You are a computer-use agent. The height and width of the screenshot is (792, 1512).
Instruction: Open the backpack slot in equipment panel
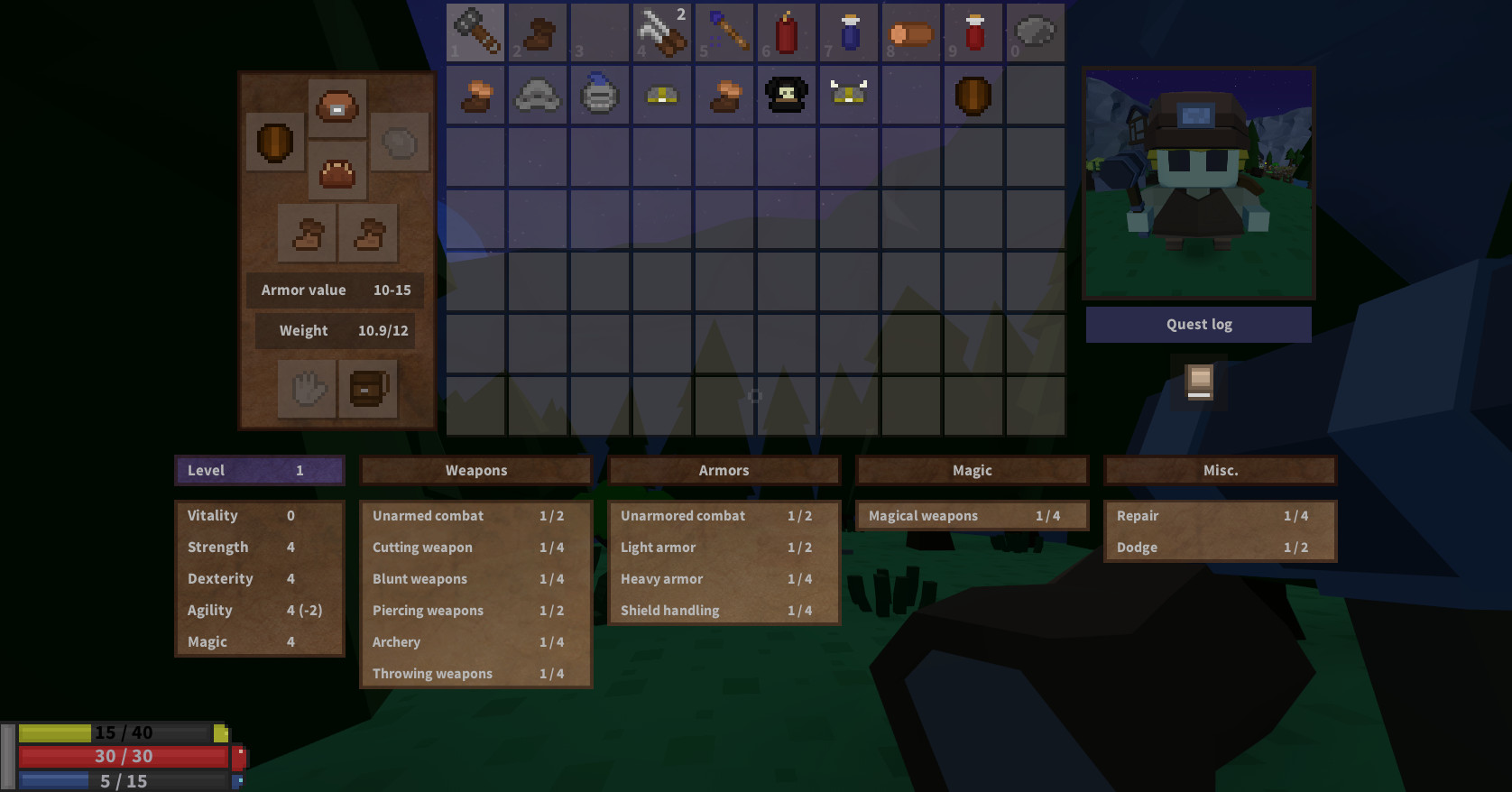368,389
